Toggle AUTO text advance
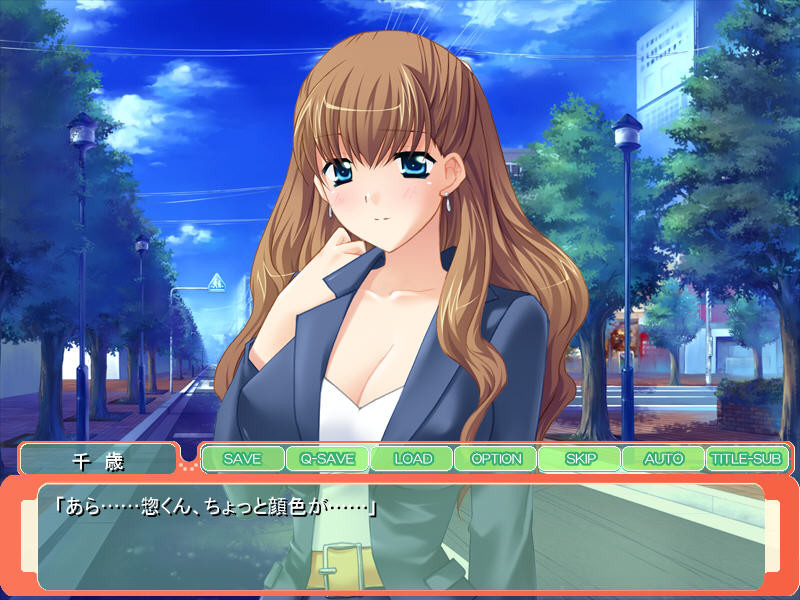The height and width of the screenshot is (600, 800). coord(663,459)
